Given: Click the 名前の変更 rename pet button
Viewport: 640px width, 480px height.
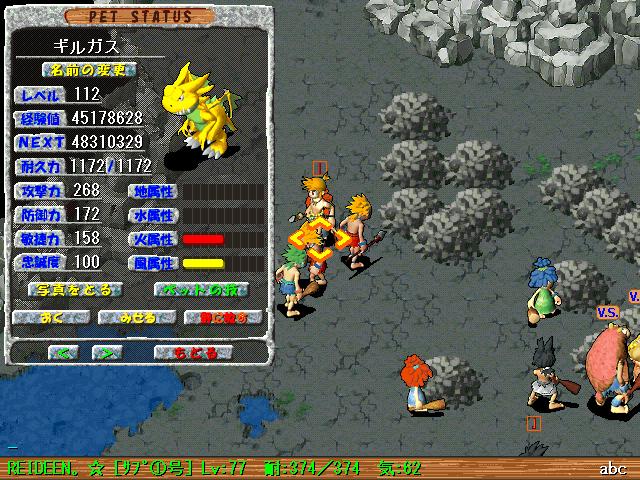Looking at the screenshot, I should (x=89, y=71).
